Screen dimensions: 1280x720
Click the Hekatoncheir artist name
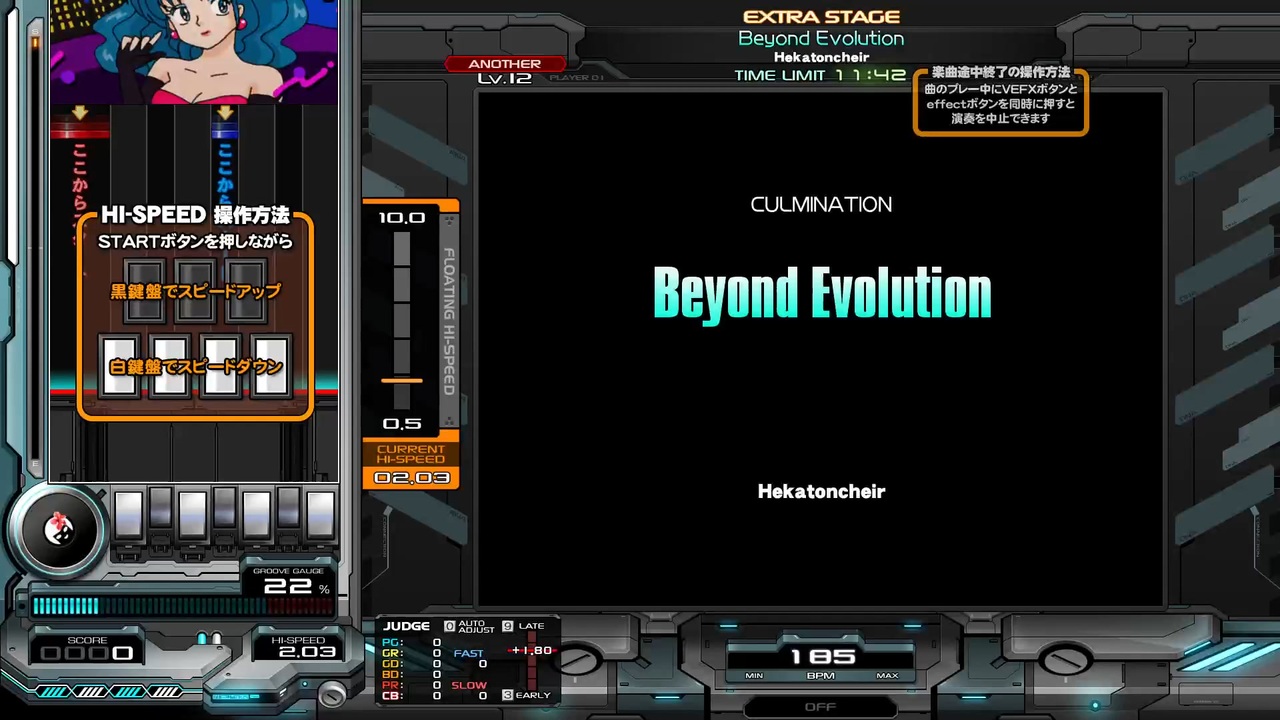821,491
